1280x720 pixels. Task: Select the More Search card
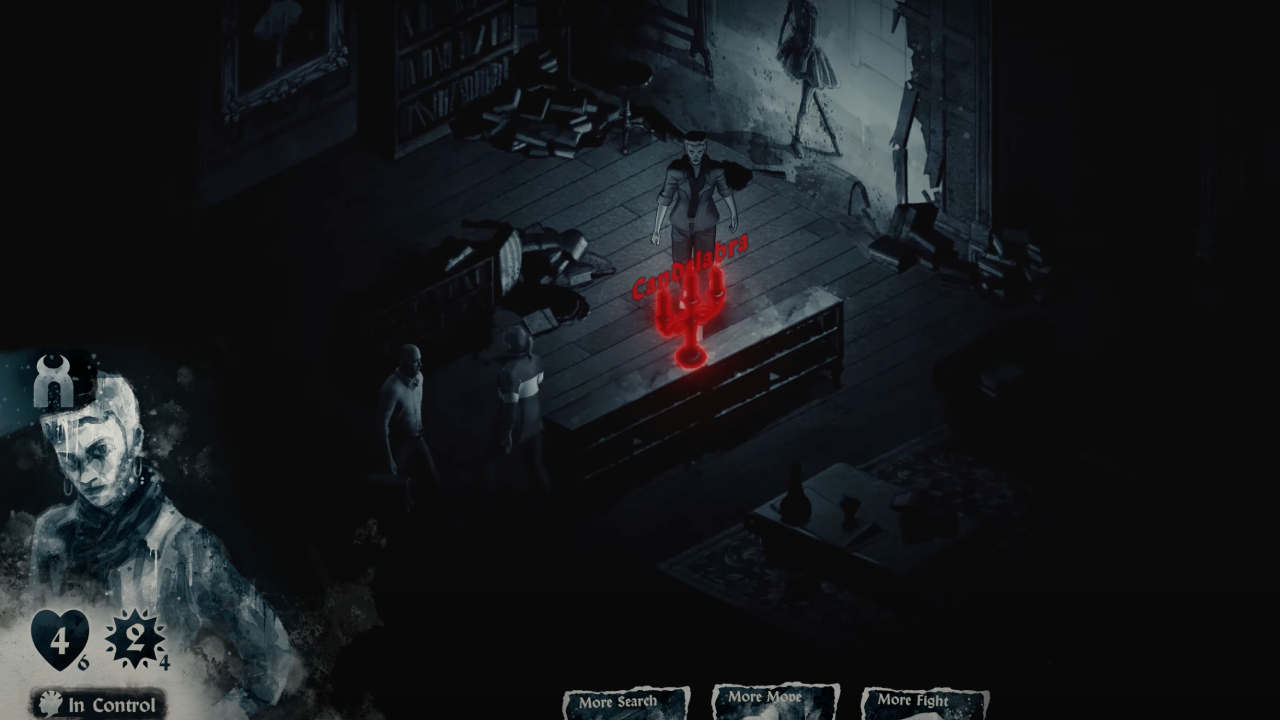click(626, 702)
